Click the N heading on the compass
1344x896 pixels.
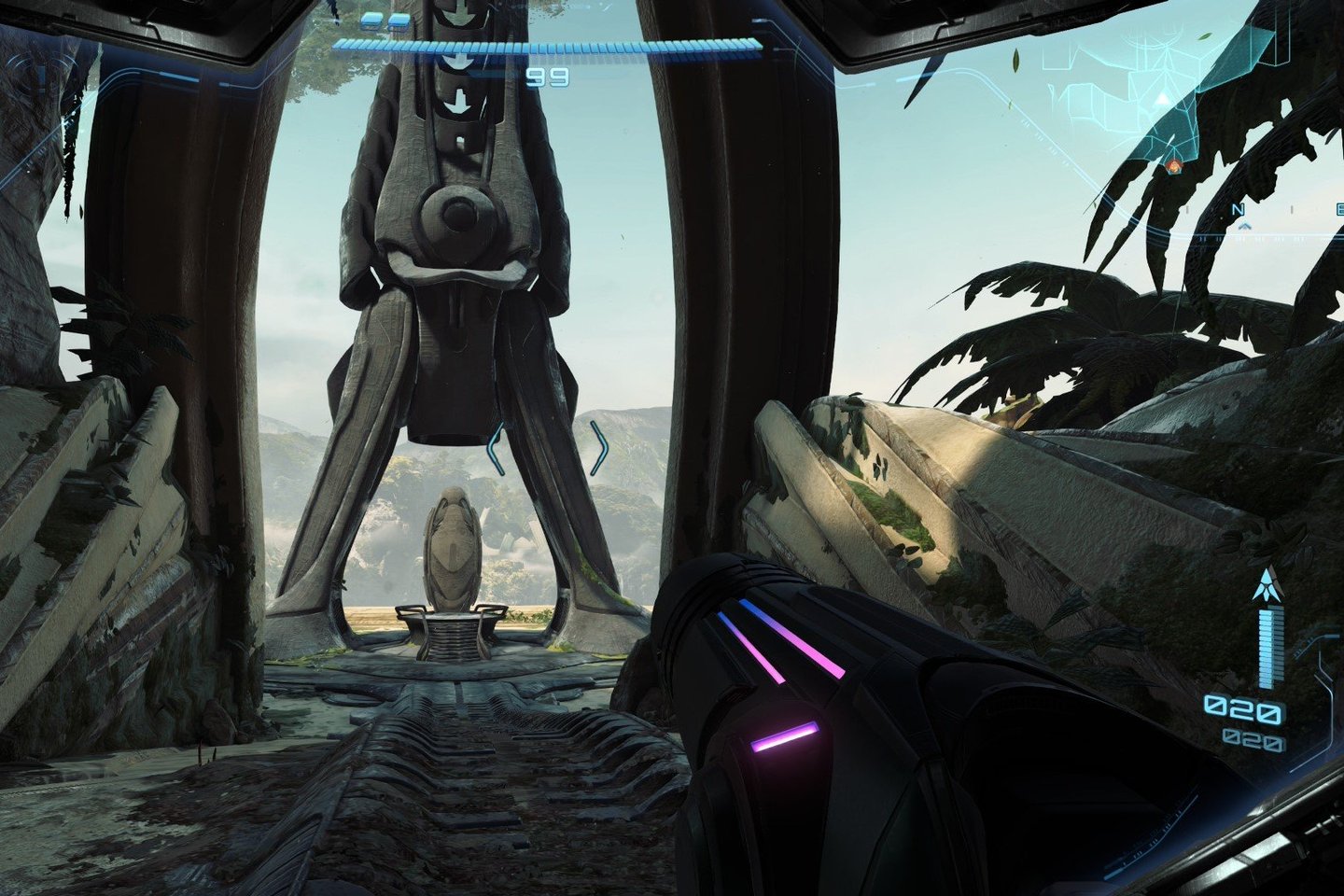[1241, 211]
